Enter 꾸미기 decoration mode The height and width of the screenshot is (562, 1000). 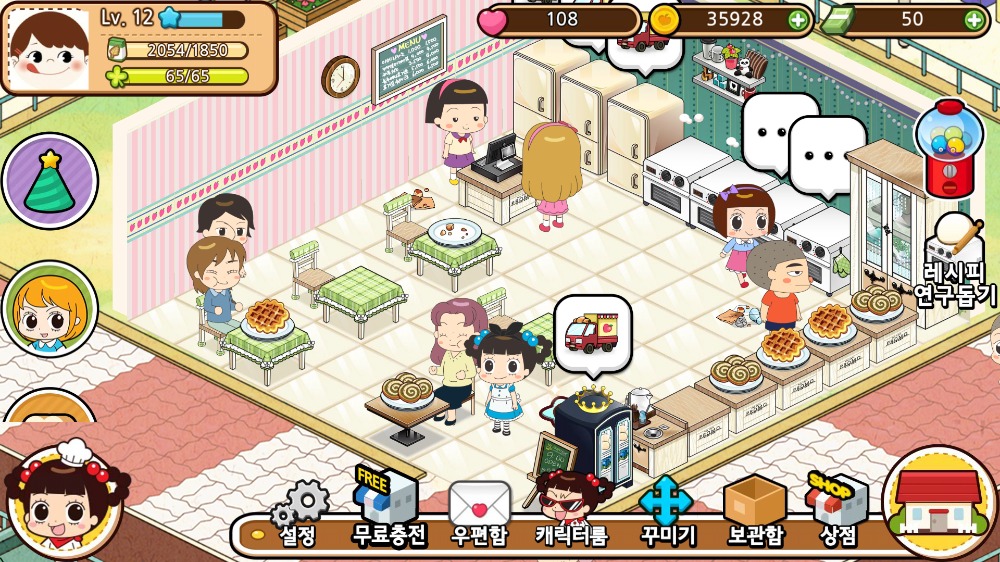click(666, 510)
